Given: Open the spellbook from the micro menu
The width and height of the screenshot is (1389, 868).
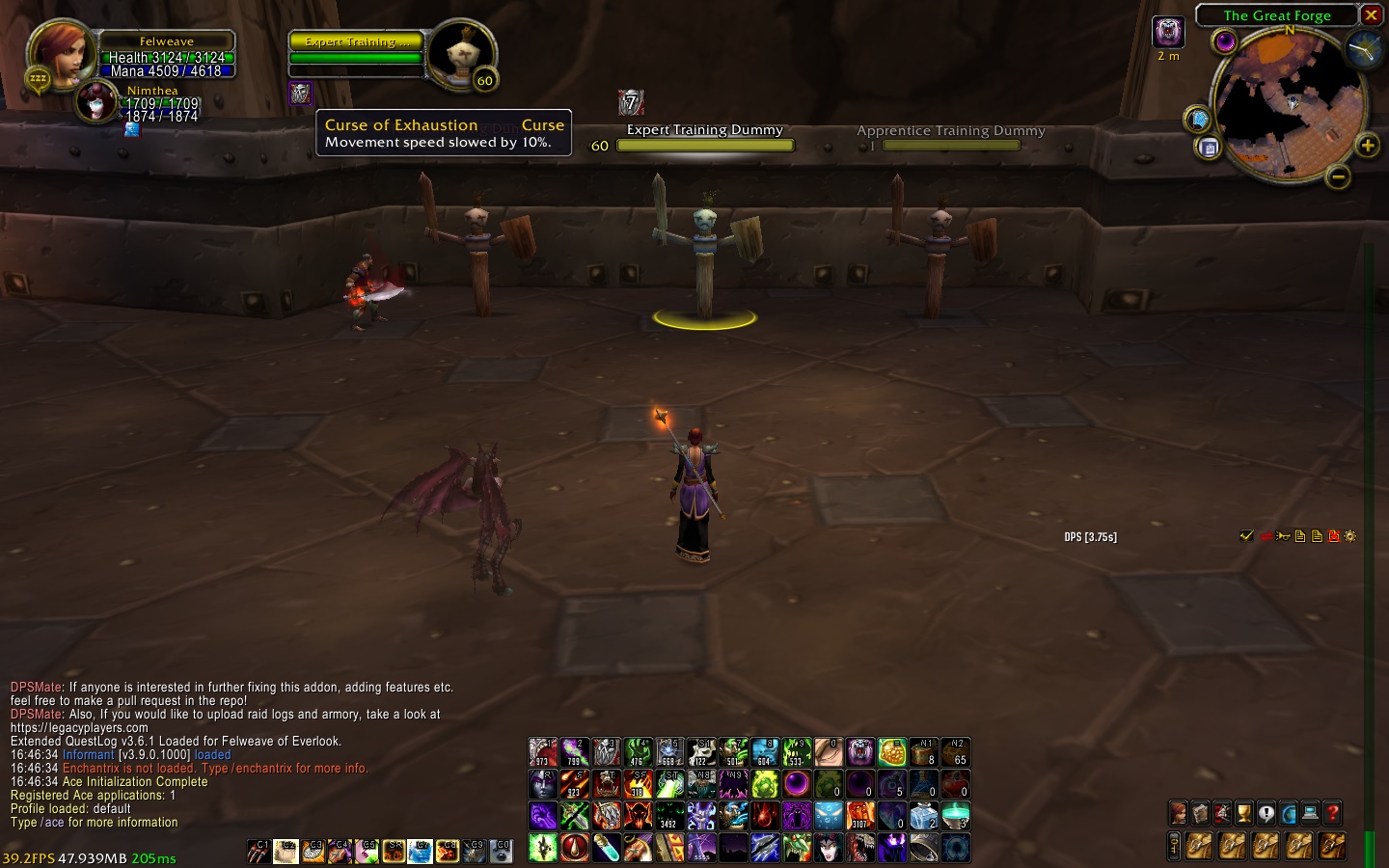Looking at the screenshot, I should pos(1199,813).
